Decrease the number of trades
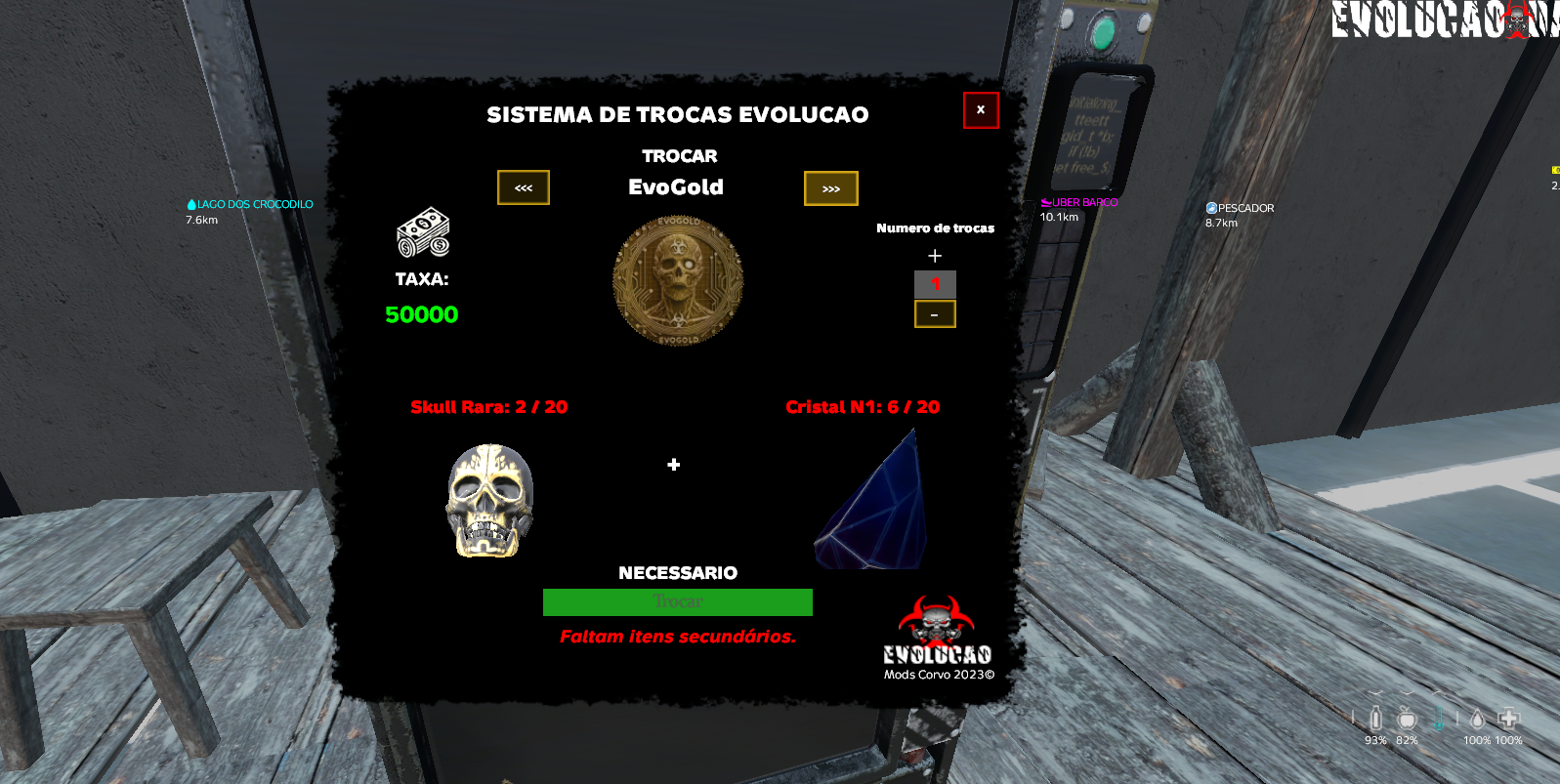Screen dimensions: 1560x784 tap(935, 314)
